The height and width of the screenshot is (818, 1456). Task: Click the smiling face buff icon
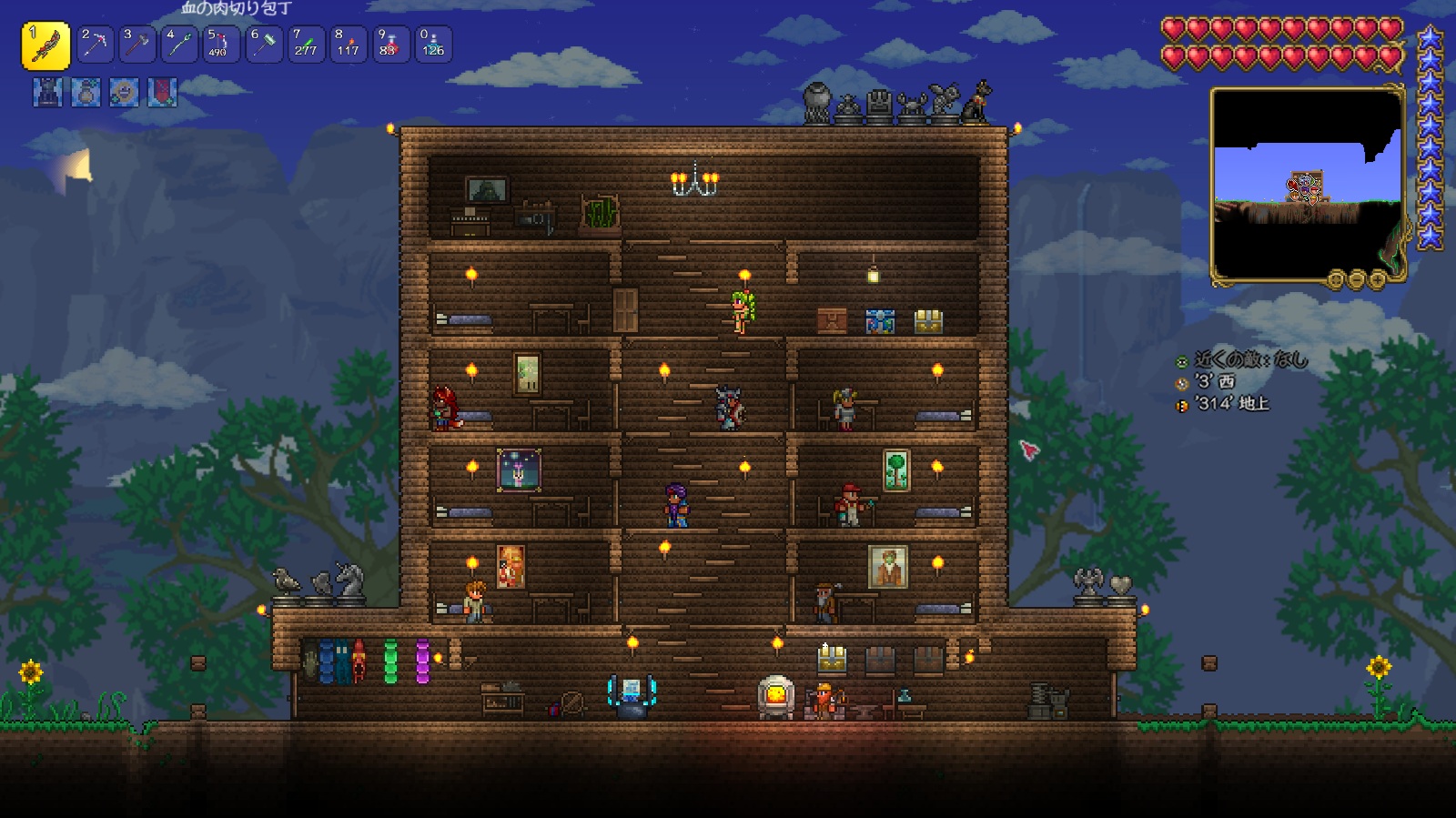coord(124,93)
